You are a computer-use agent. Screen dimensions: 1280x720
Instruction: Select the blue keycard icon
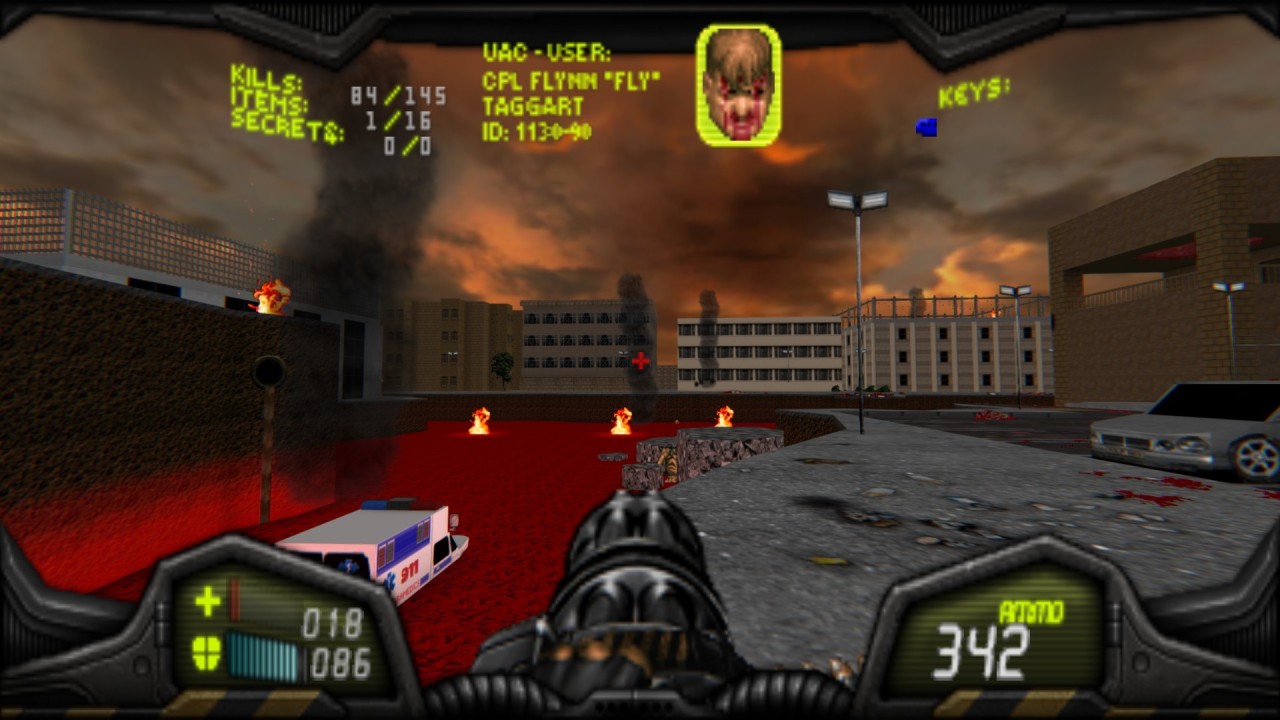(927, 127)
